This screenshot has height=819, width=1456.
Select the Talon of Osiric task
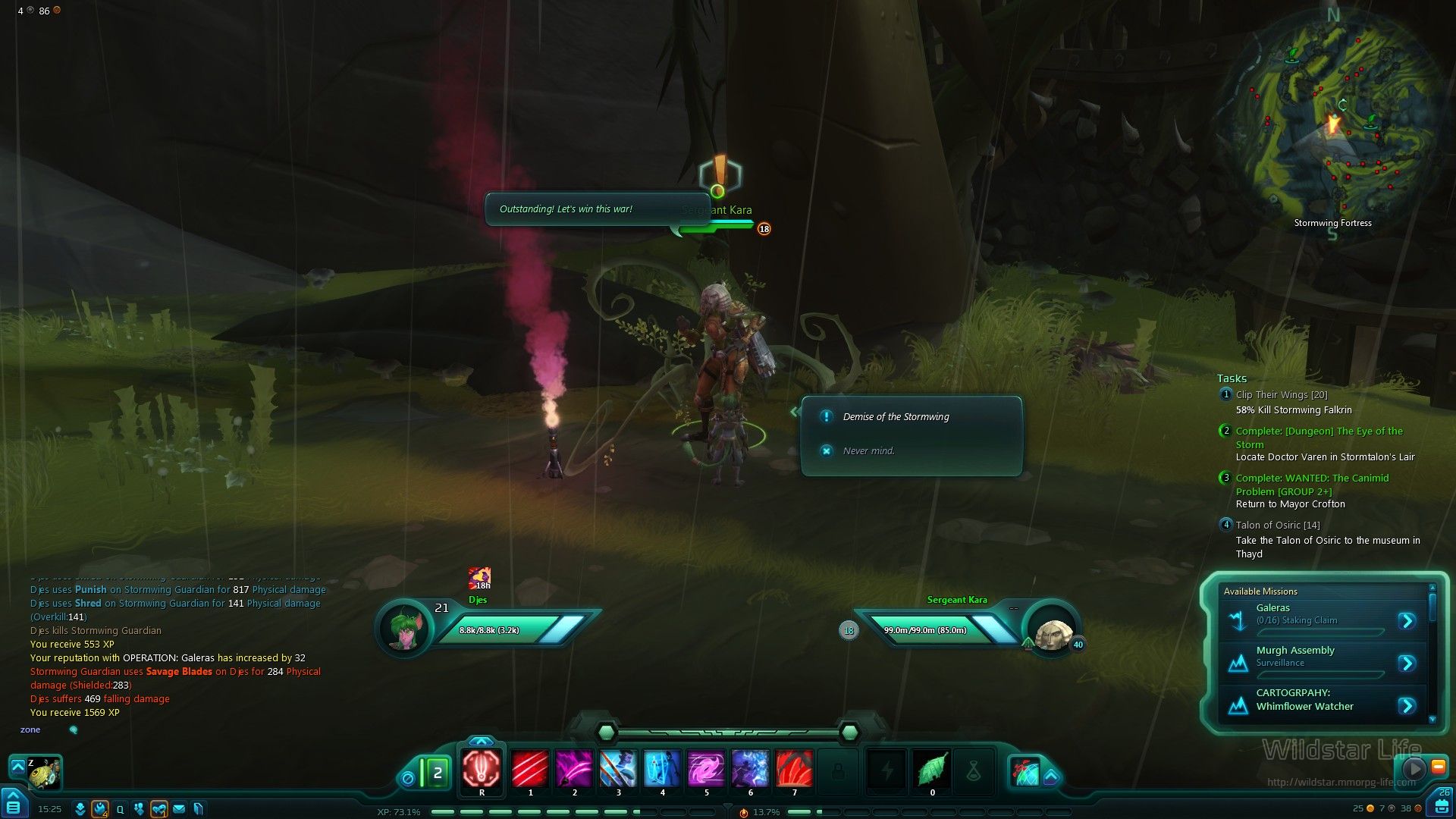1277,526
